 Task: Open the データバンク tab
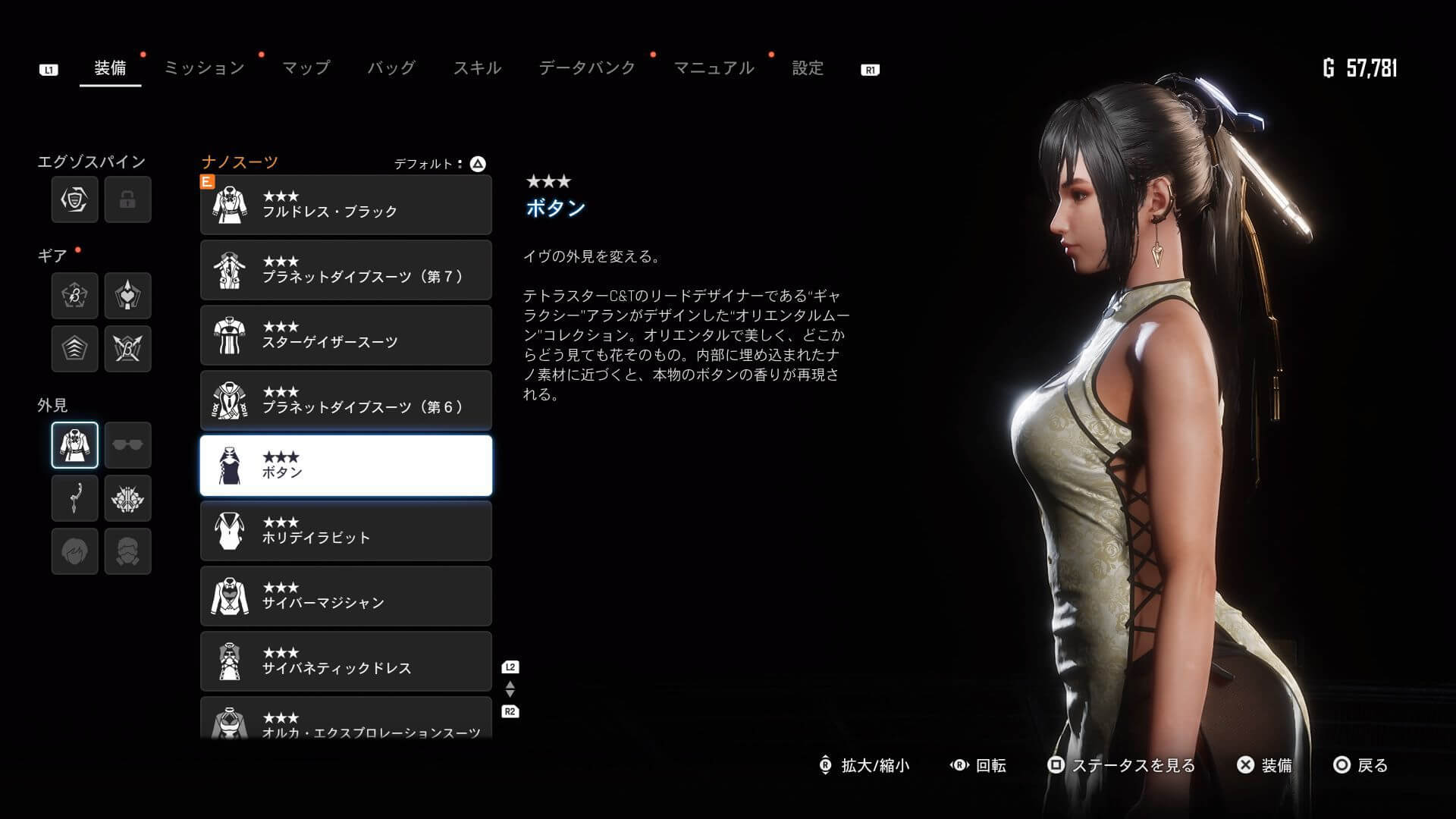tap(586, 68)
